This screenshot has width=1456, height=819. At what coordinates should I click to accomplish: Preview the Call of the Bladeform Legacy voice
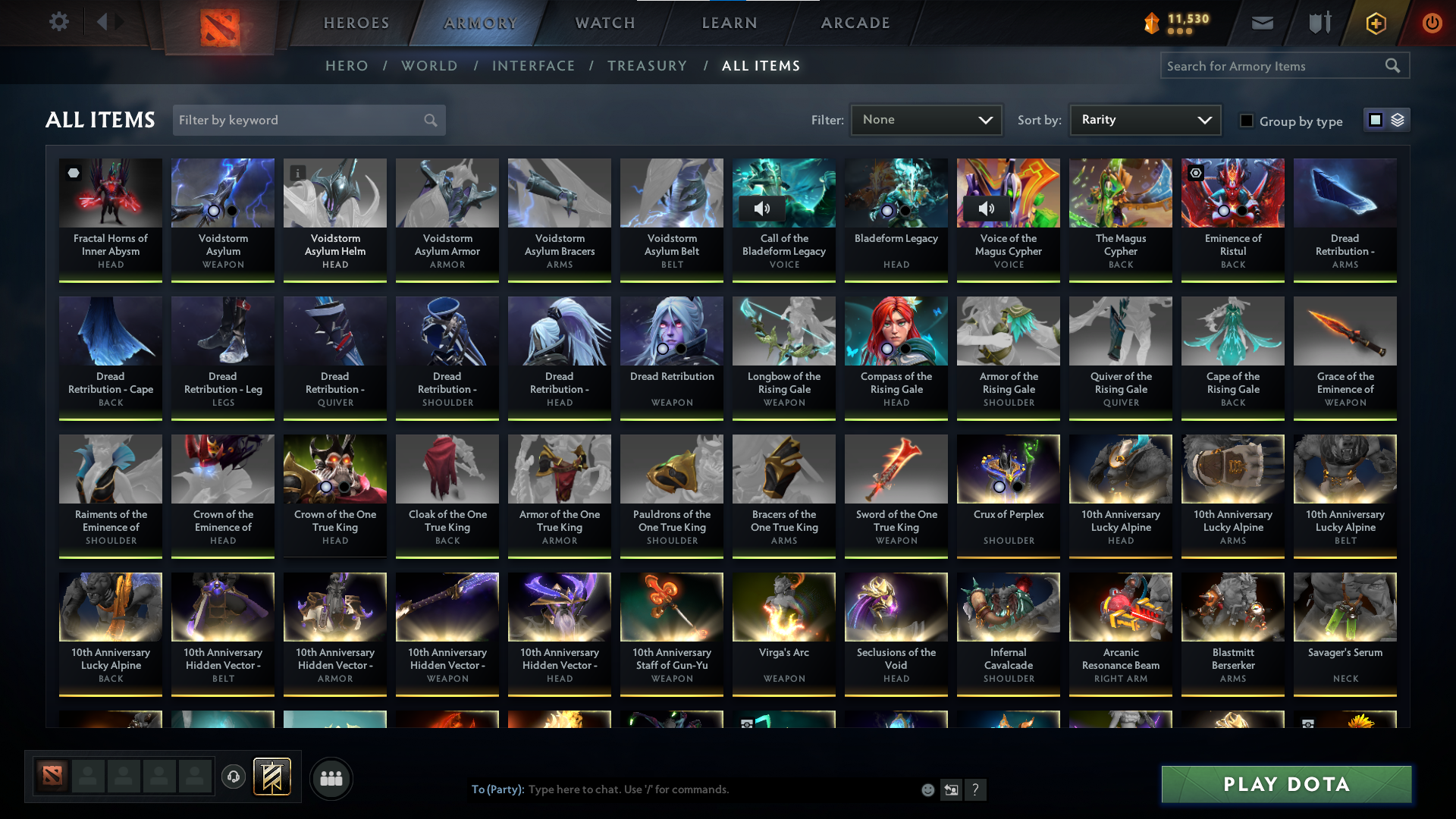[x=763, y=208]
